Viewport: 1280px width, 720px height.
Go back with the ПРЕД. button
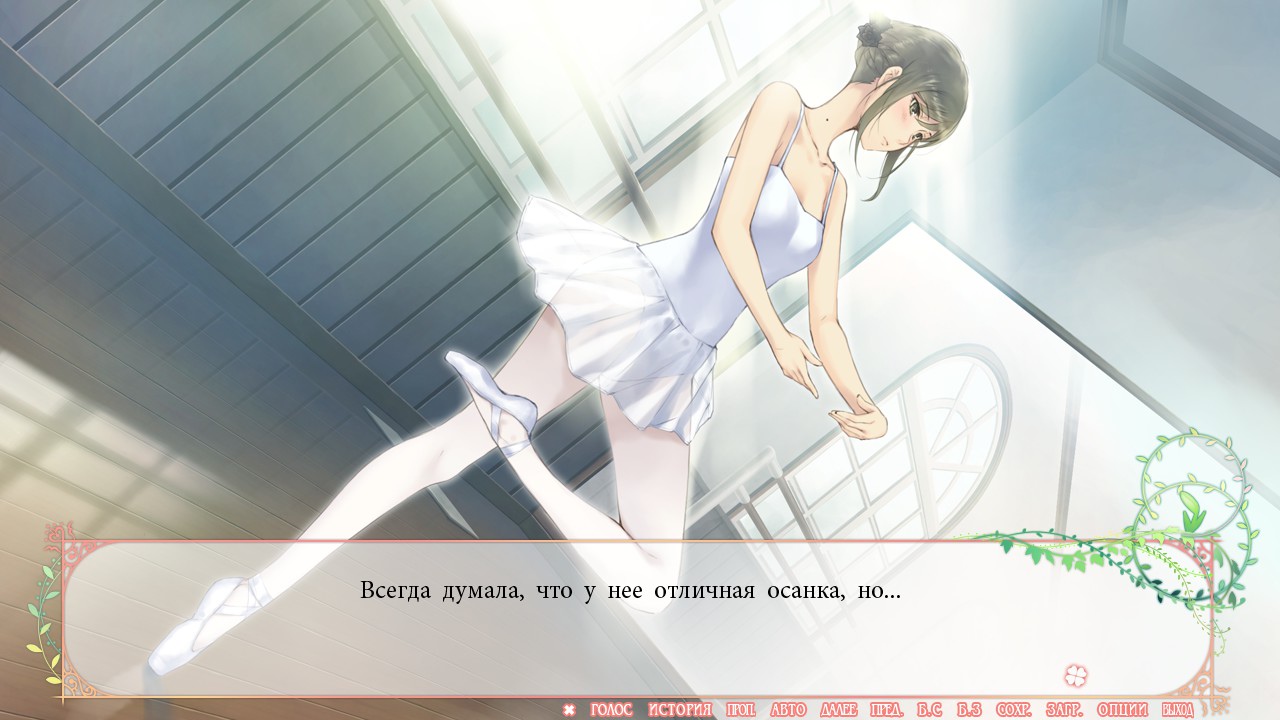(887, 710)
